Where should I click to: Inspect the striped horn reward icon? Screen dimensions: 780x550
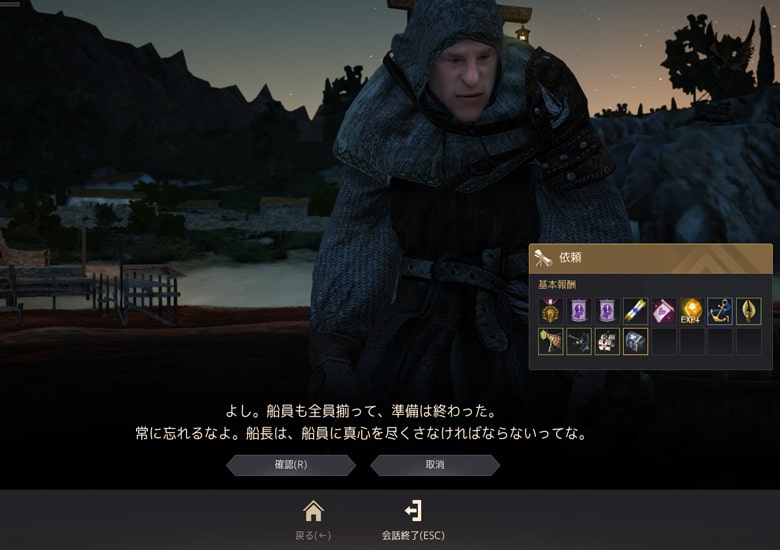click(x=551, y=342)
